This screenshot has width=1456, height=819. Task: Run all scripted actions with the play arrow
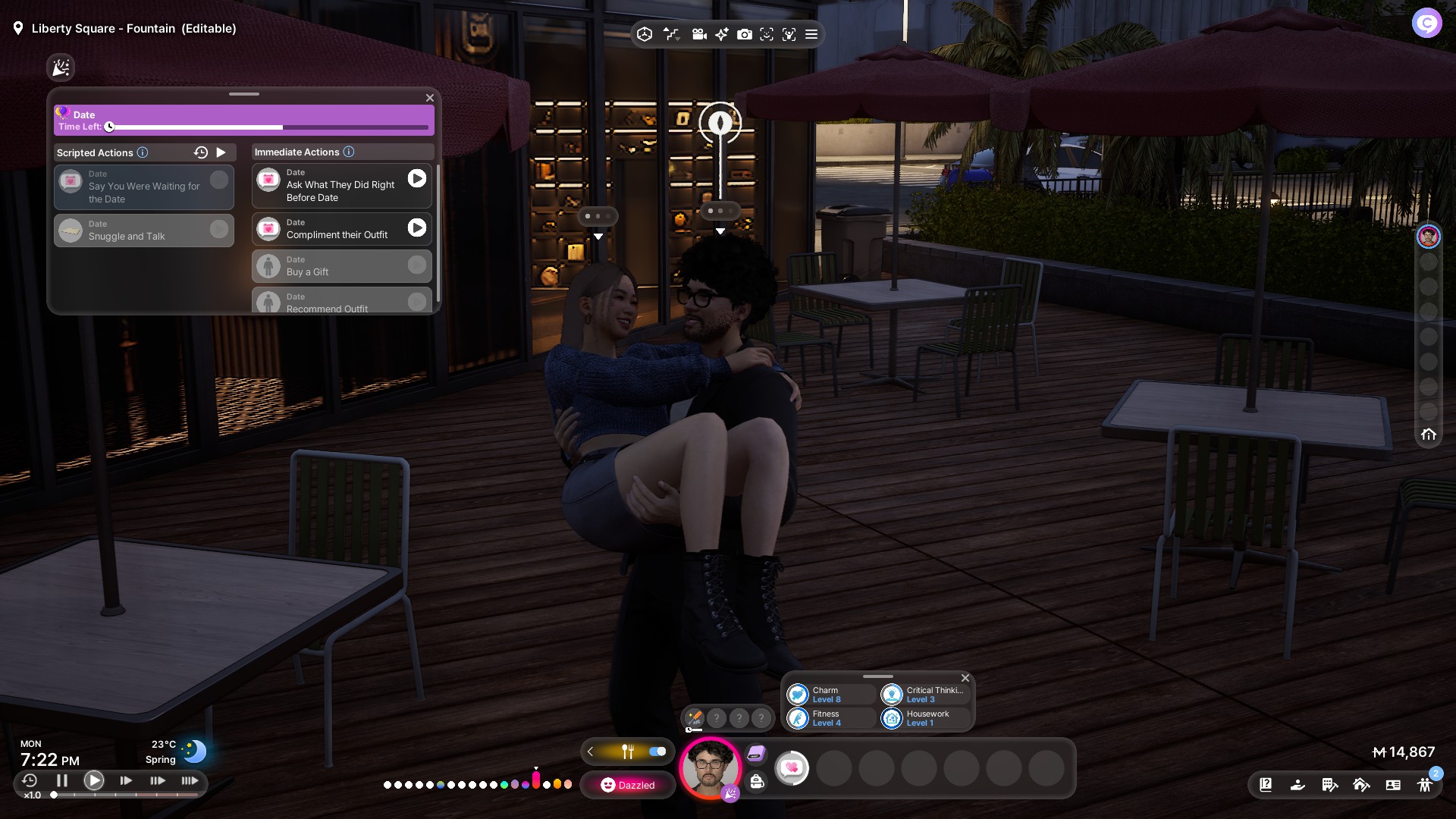221,152
